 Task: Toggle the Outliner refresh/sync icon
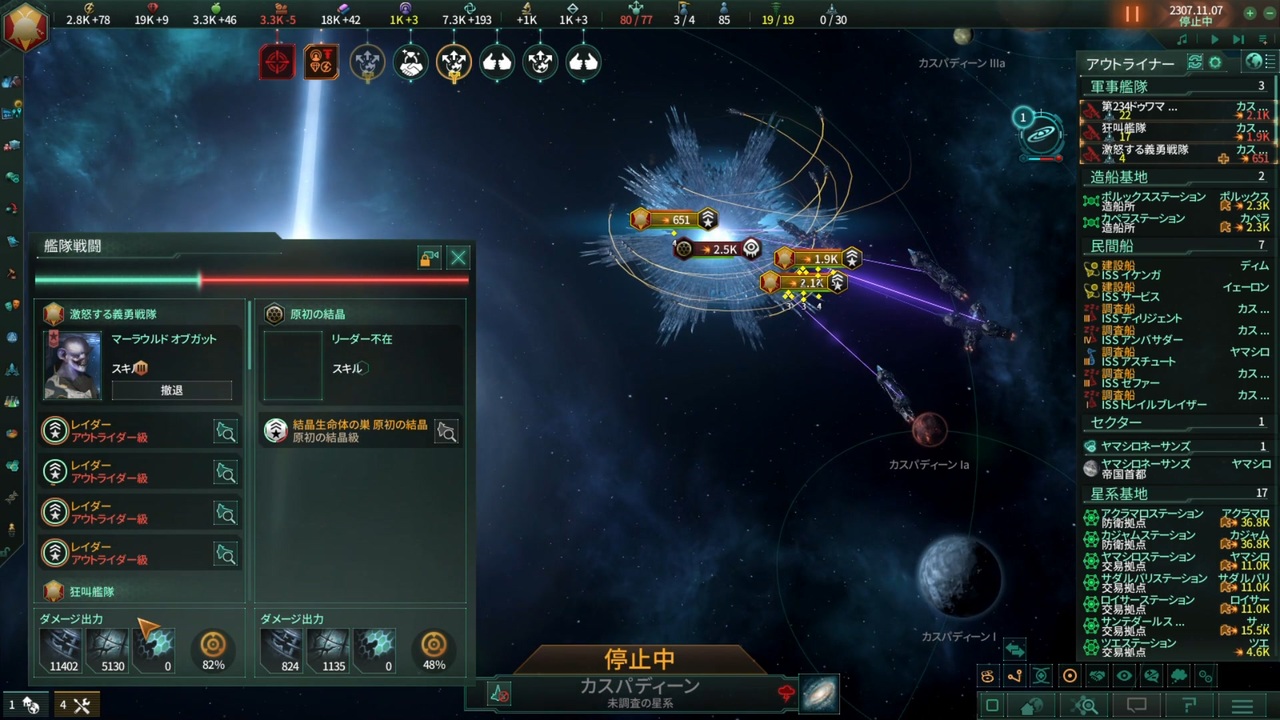[1195, 61]
